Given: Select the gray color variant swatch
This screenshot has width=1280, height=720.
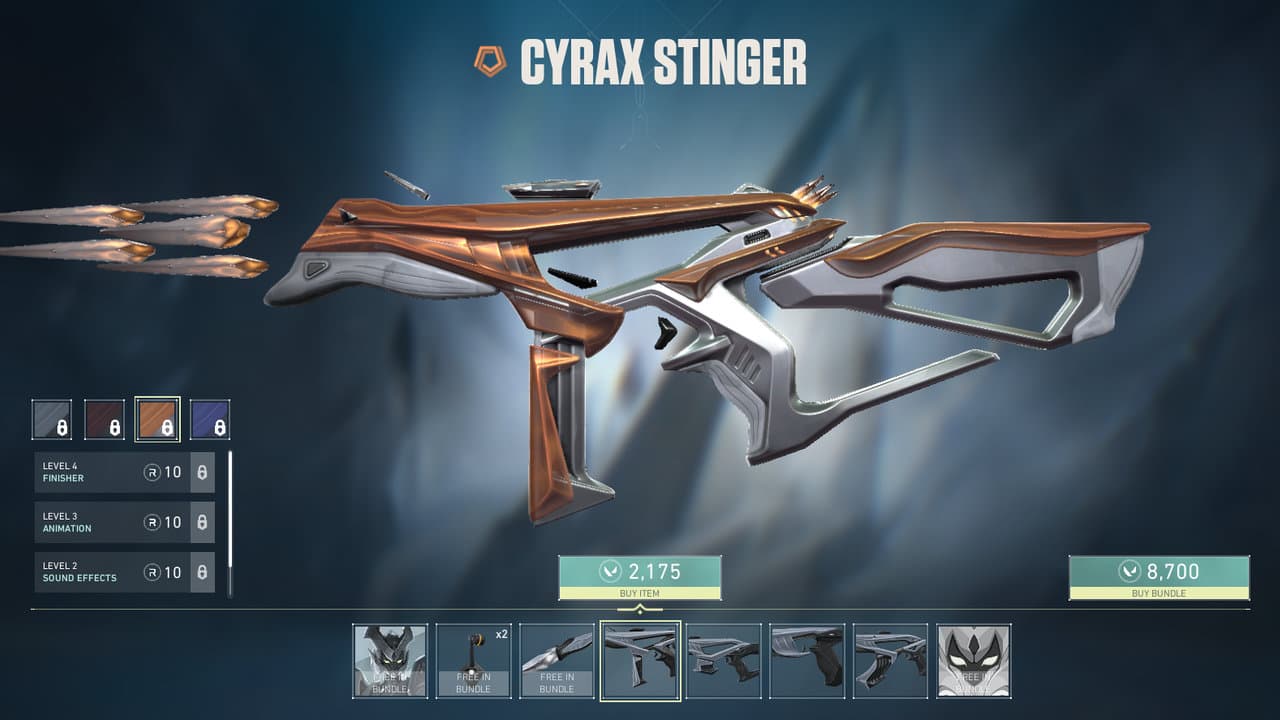Looking at the screenshot, I should tap(52, 420).
